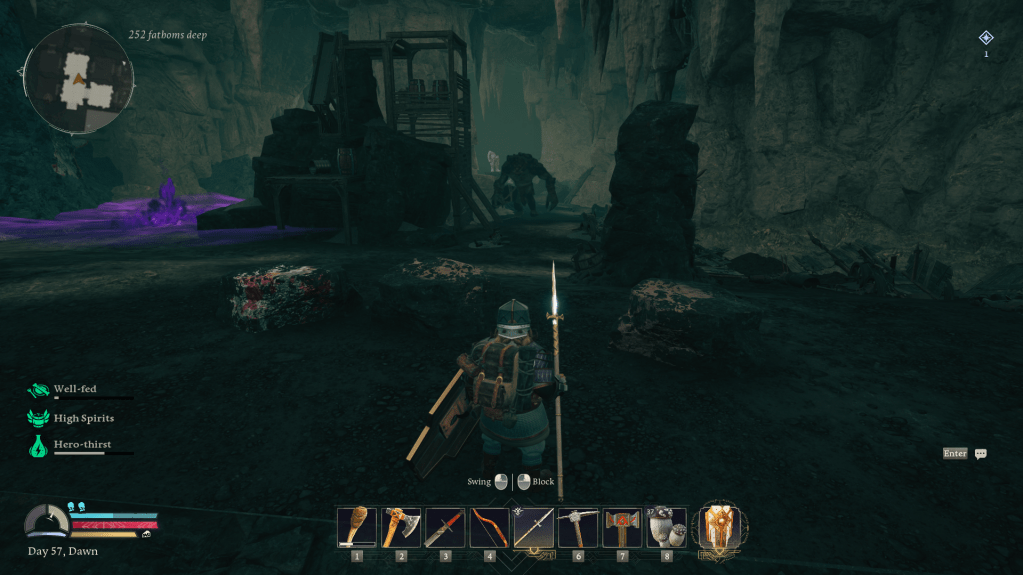Click the Hero-thirst potion buff icon
This screenshot has height=575, width=1023.
pyautogui.click(x=39, y=446)
